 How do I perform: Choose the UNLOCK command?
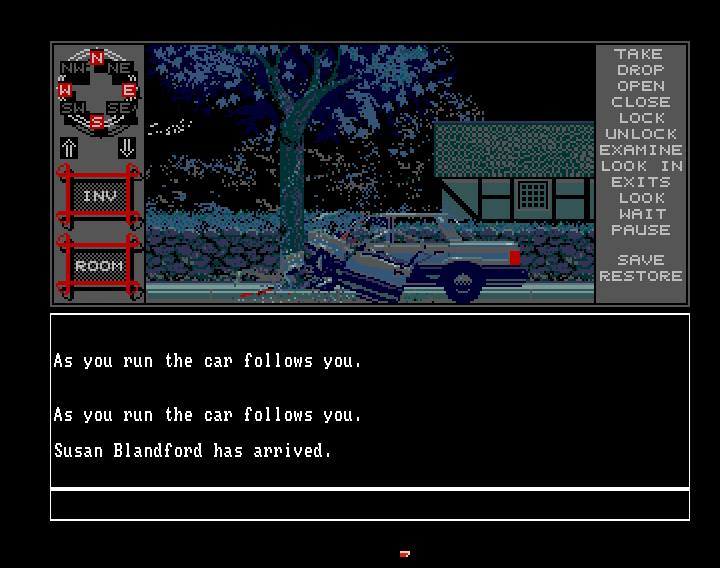640,134
